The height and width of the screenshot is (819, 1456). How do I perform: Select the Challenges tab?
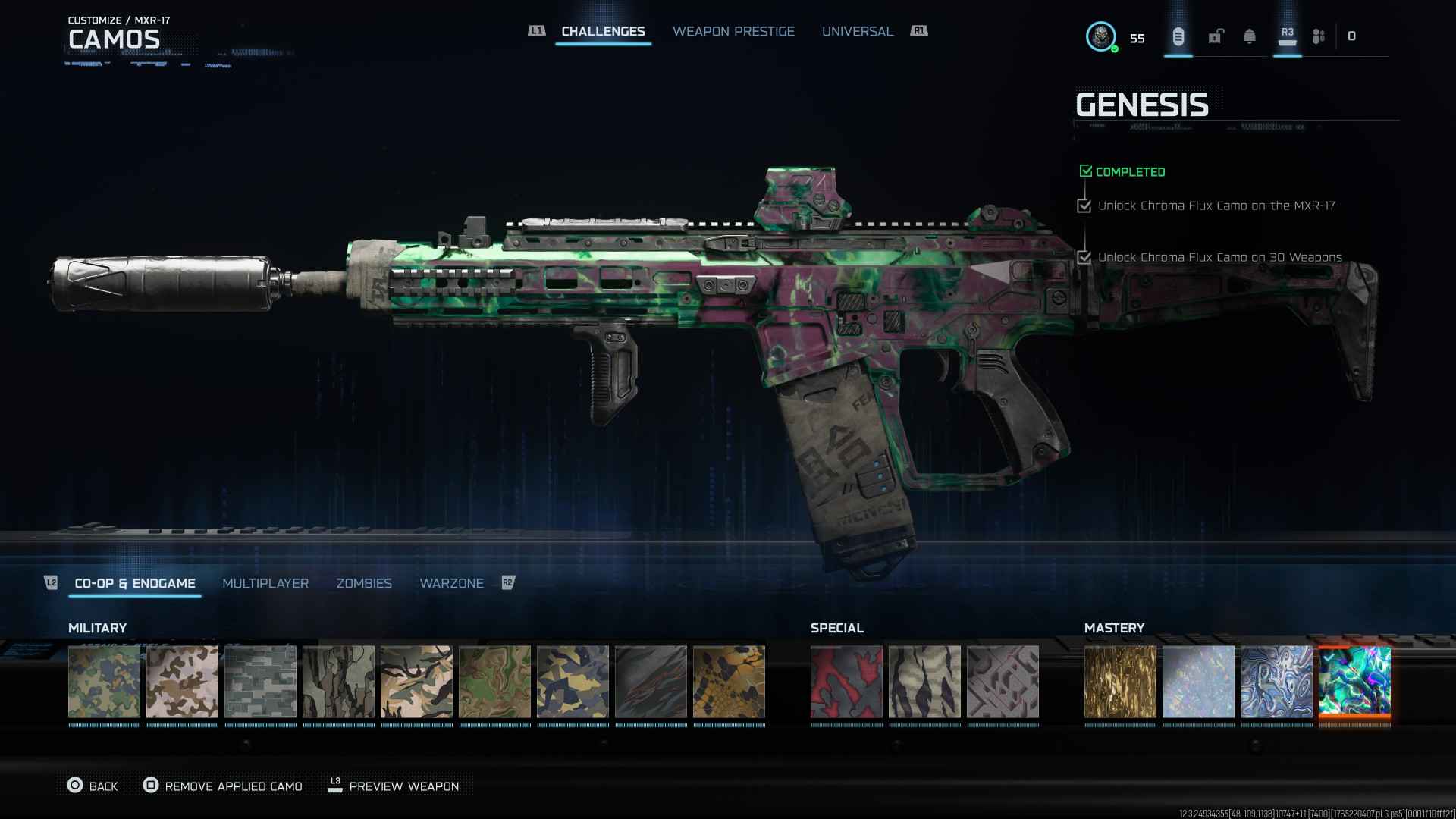coord(603,31)
